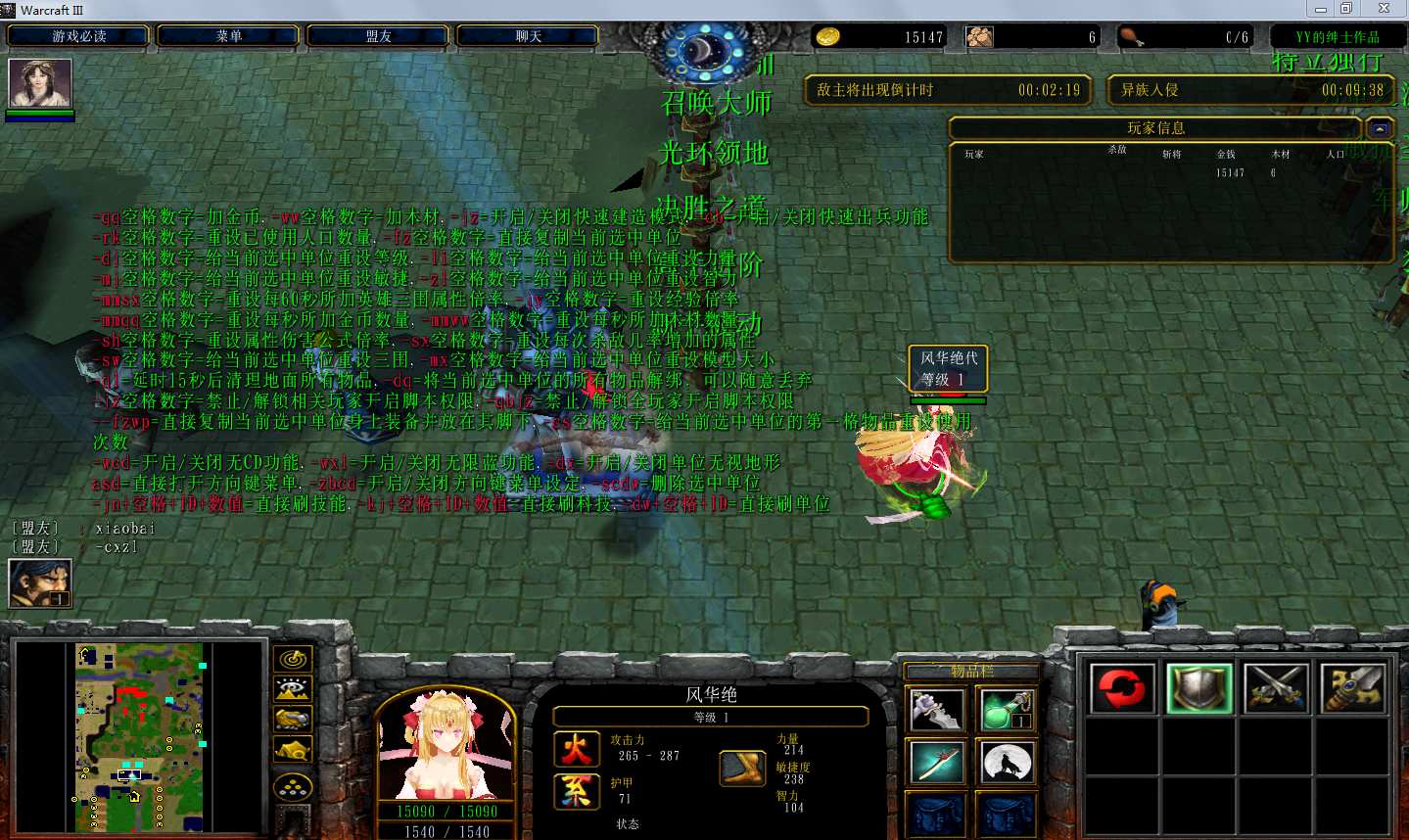This screenshot has height=840, width=1409.
Task: Toggle formation movement with the dots button
Action: [293, 786]
